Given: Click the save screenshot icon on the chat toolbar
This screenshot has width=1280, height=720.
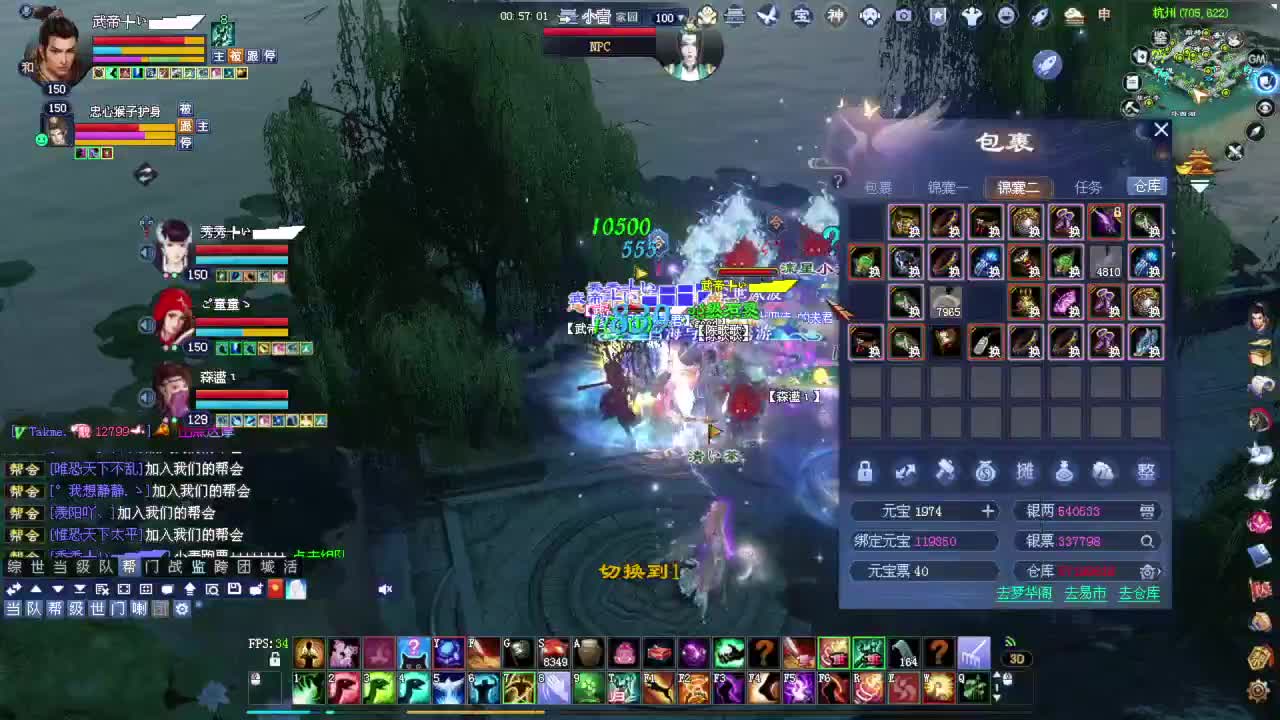Looking at the screenshot, I should coord(233,589).
